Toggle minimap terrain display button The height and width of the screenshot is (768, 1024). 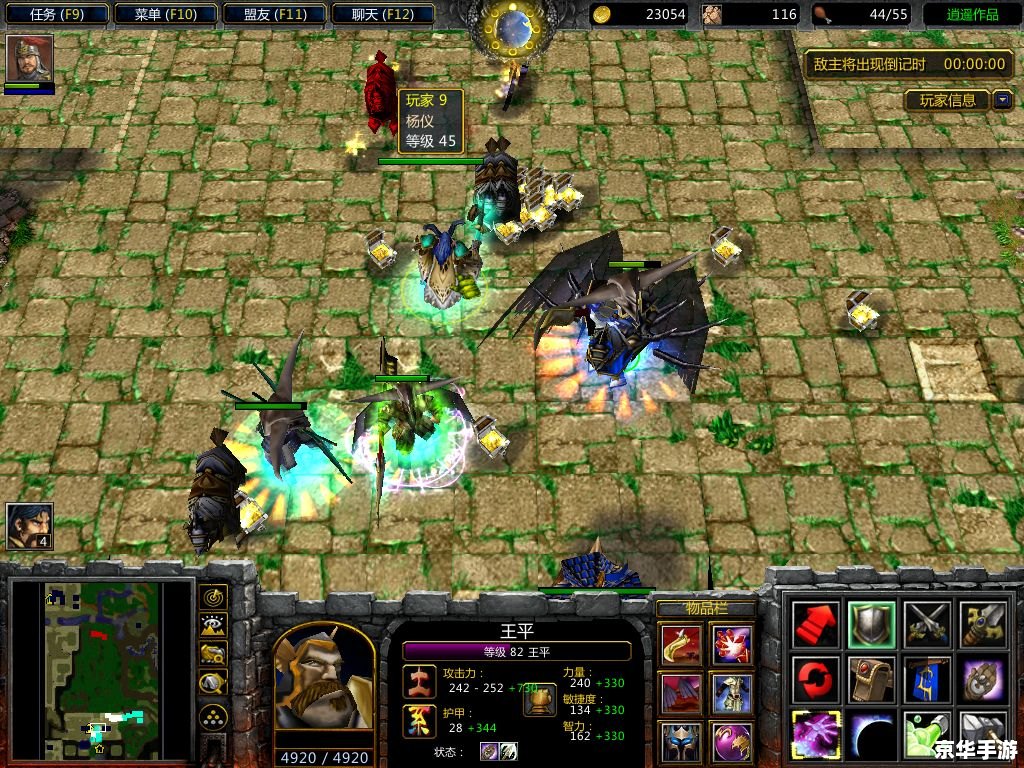click(213, 626)
